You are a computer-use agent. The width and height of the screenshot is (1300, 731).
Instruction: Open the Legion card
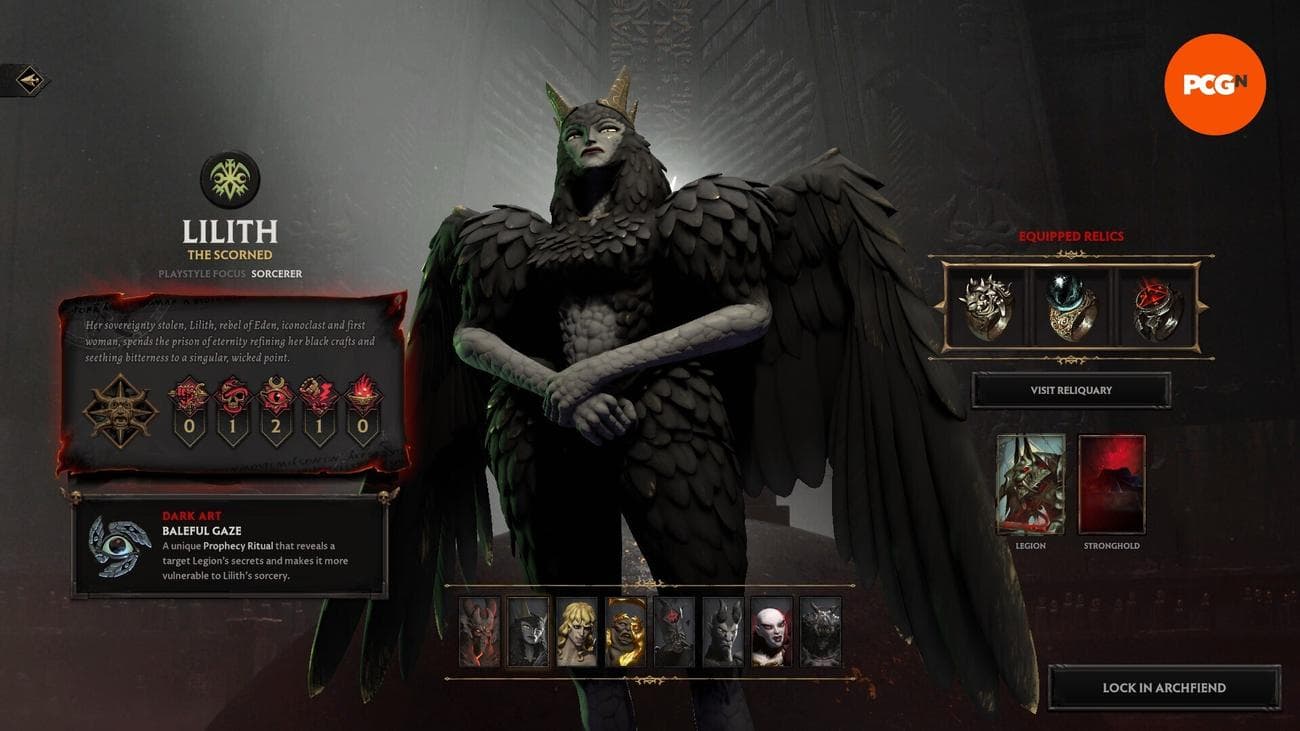tap(1030, 484)
